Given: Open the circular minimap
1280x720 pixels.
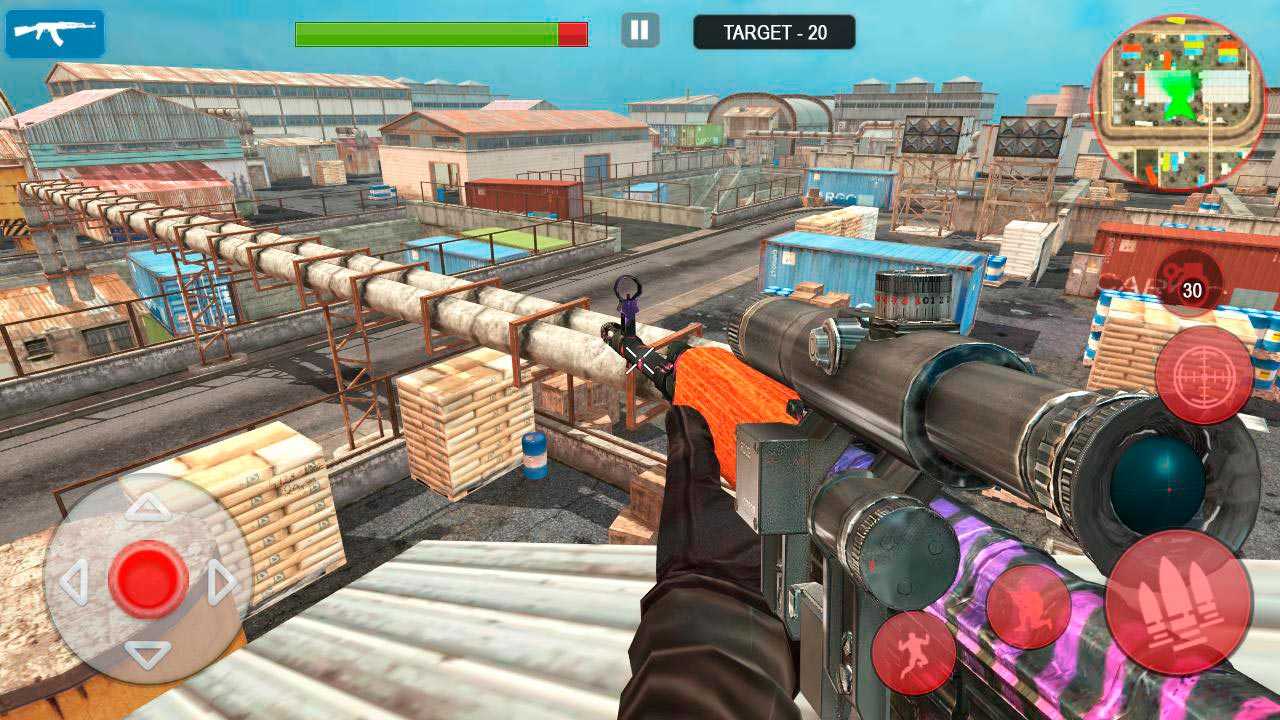Looking at the screenshot, I should pyautogui.click(x=1178, y=102).
